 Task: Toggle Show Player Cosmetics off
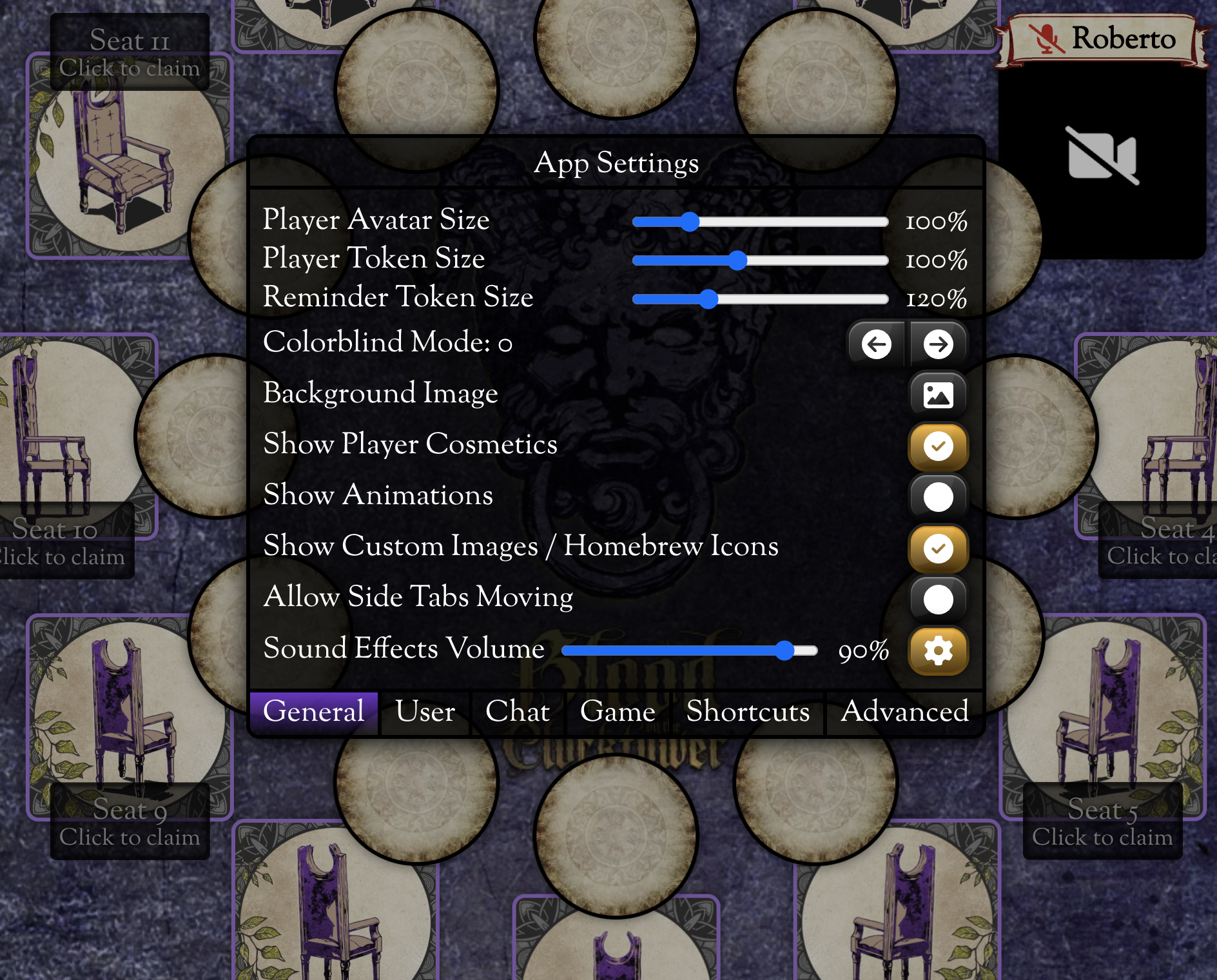[938, 446]
